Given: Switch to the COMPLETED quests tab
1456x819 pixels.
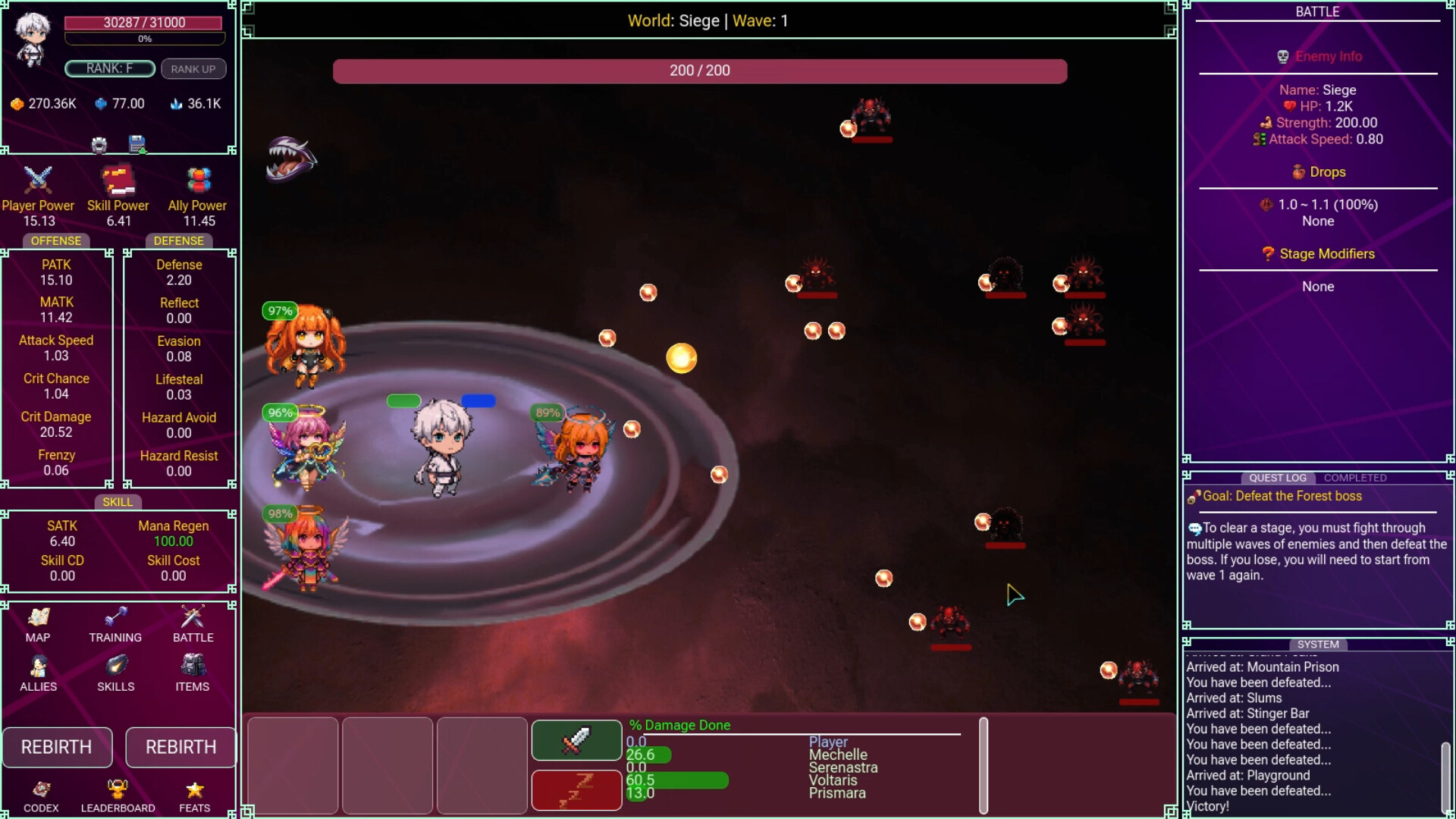Looking at the screenshot, I should tap(1355, 478).
